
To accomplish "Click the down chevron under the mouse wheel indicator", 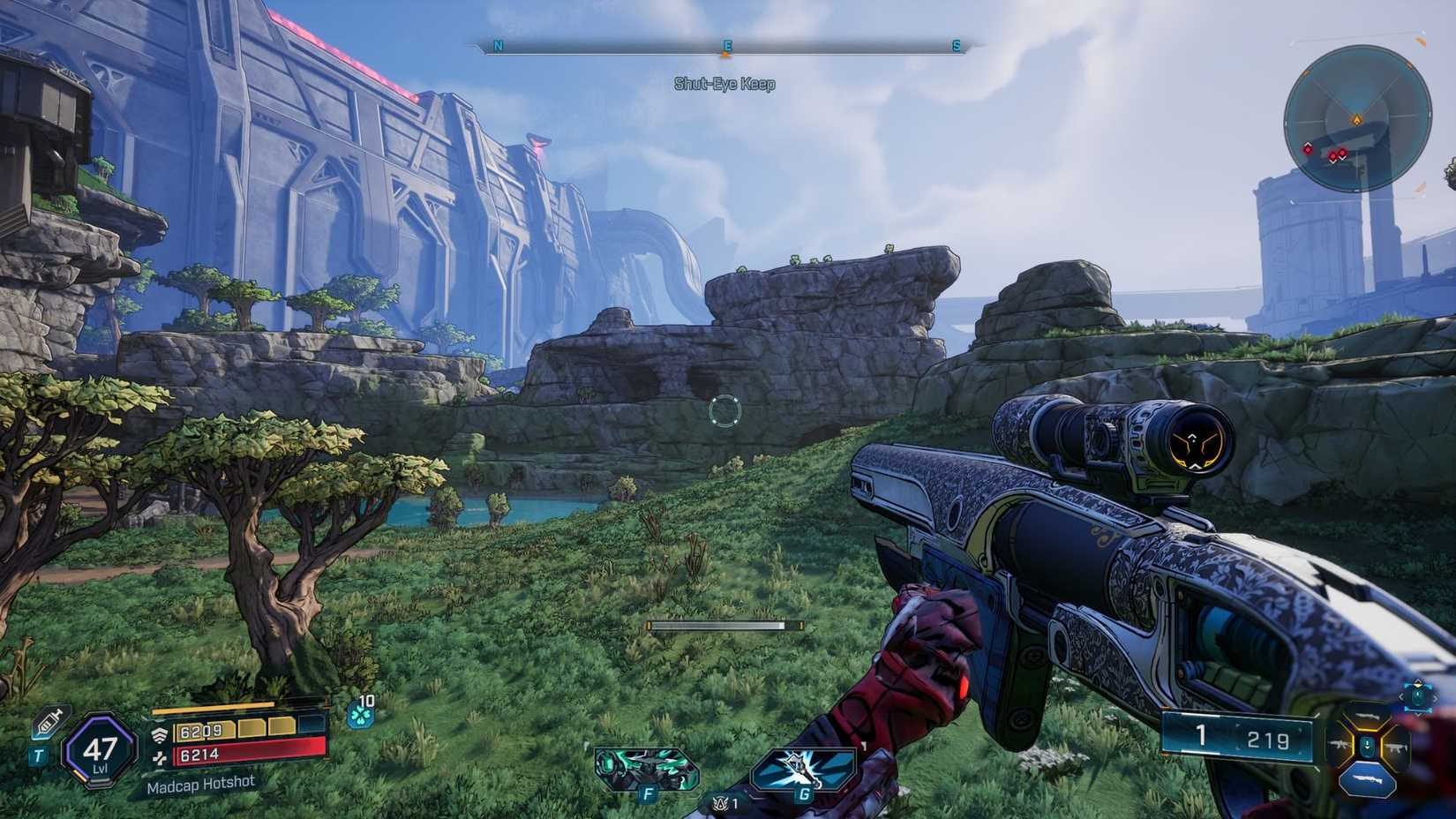I will click(1419, 716).
